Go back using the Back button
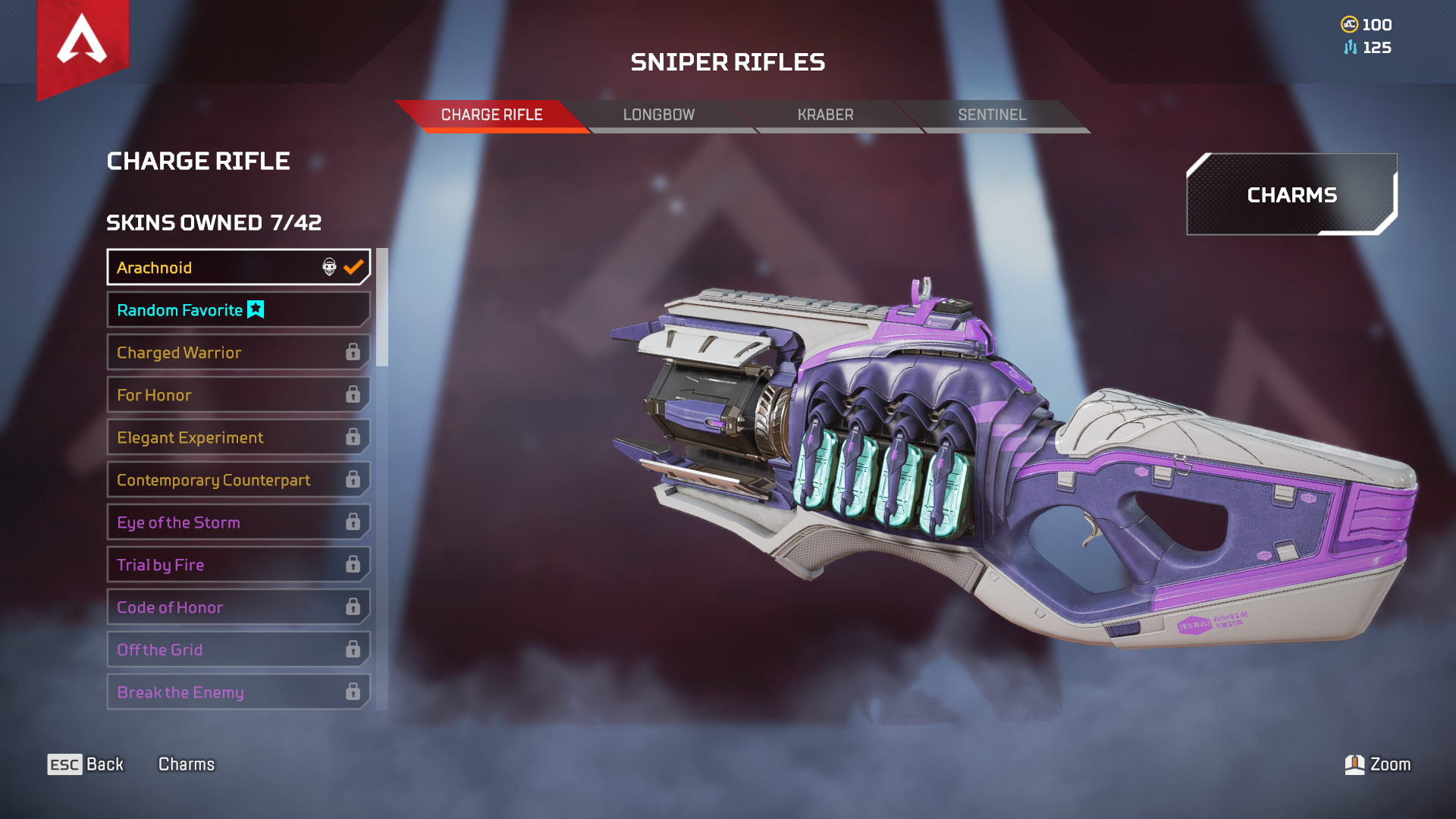 [x=86, y=764]
